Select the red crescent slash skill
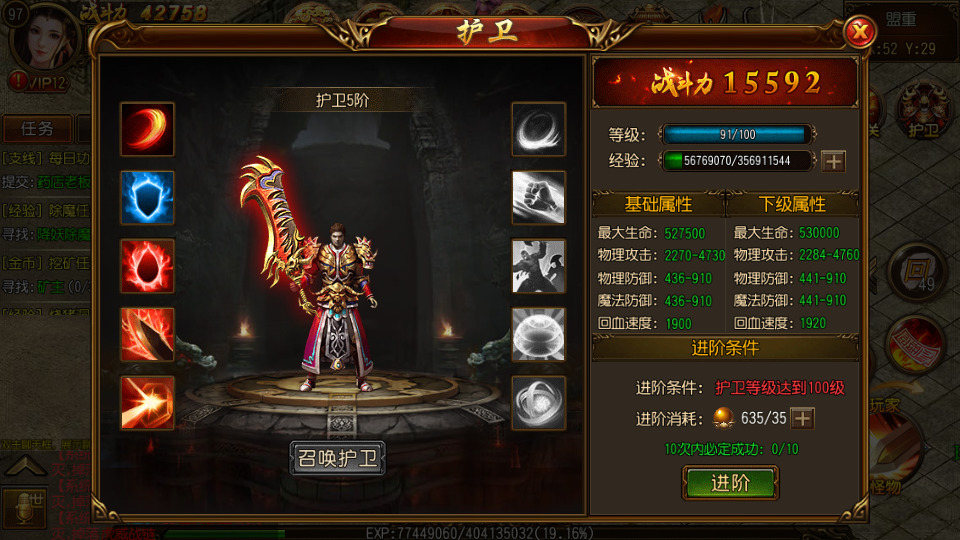Screen dimensions: 960x540 [147, 129]
